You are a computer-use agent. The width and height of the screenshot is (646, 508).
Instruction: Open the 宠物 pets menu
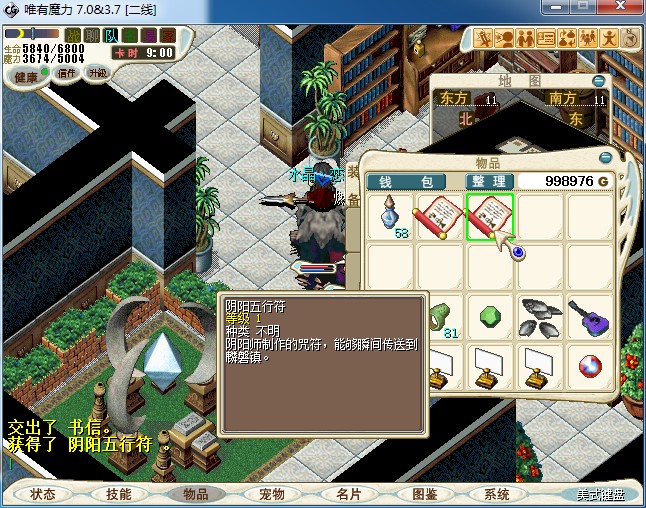(271, 494)
